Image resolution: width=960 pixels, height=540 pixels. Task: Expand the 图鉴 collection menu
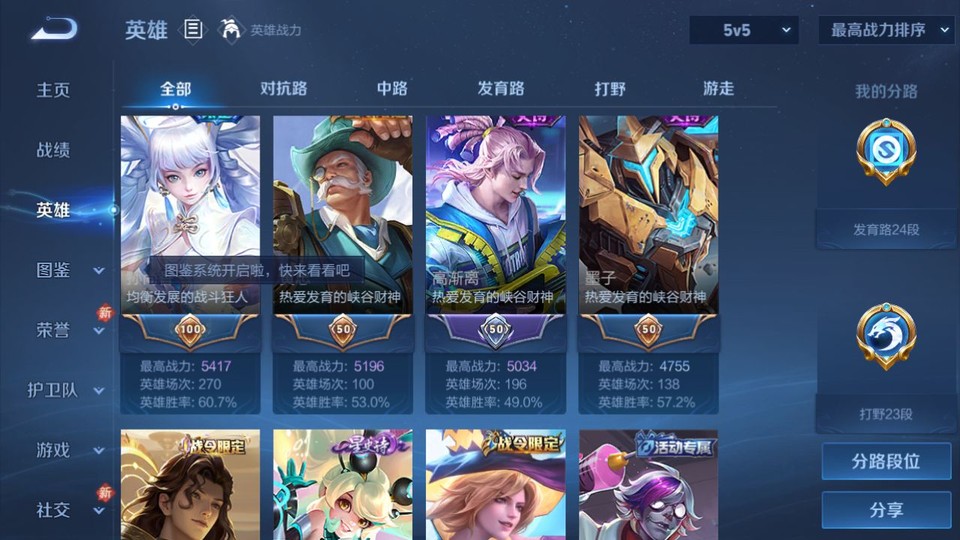[x=66, y=270]
